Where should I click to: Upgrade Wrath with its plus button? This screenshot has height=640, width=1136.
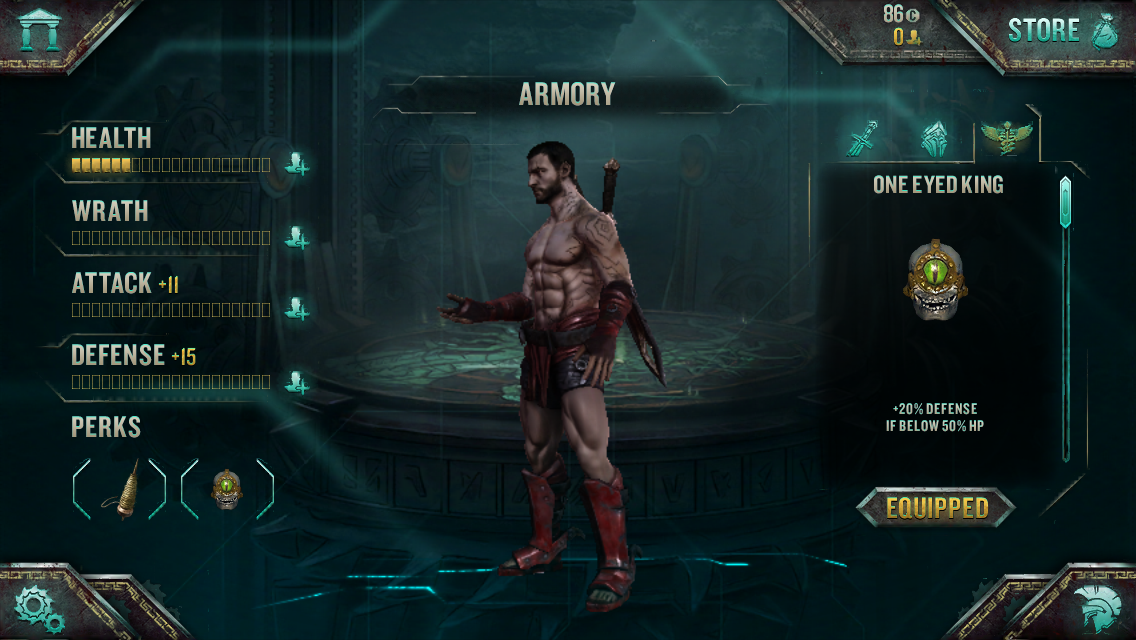tap(296, 237)
